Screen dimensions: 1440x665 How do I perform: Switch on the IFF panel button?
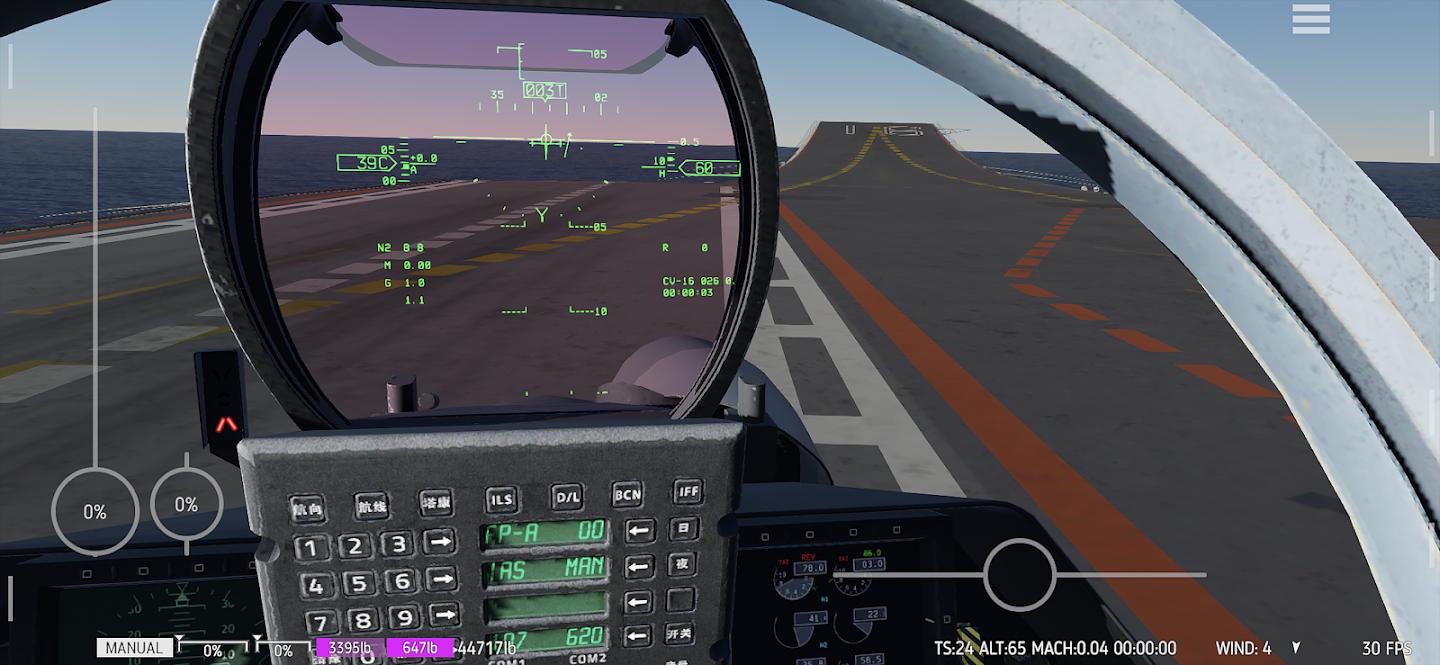coord(688,490)
